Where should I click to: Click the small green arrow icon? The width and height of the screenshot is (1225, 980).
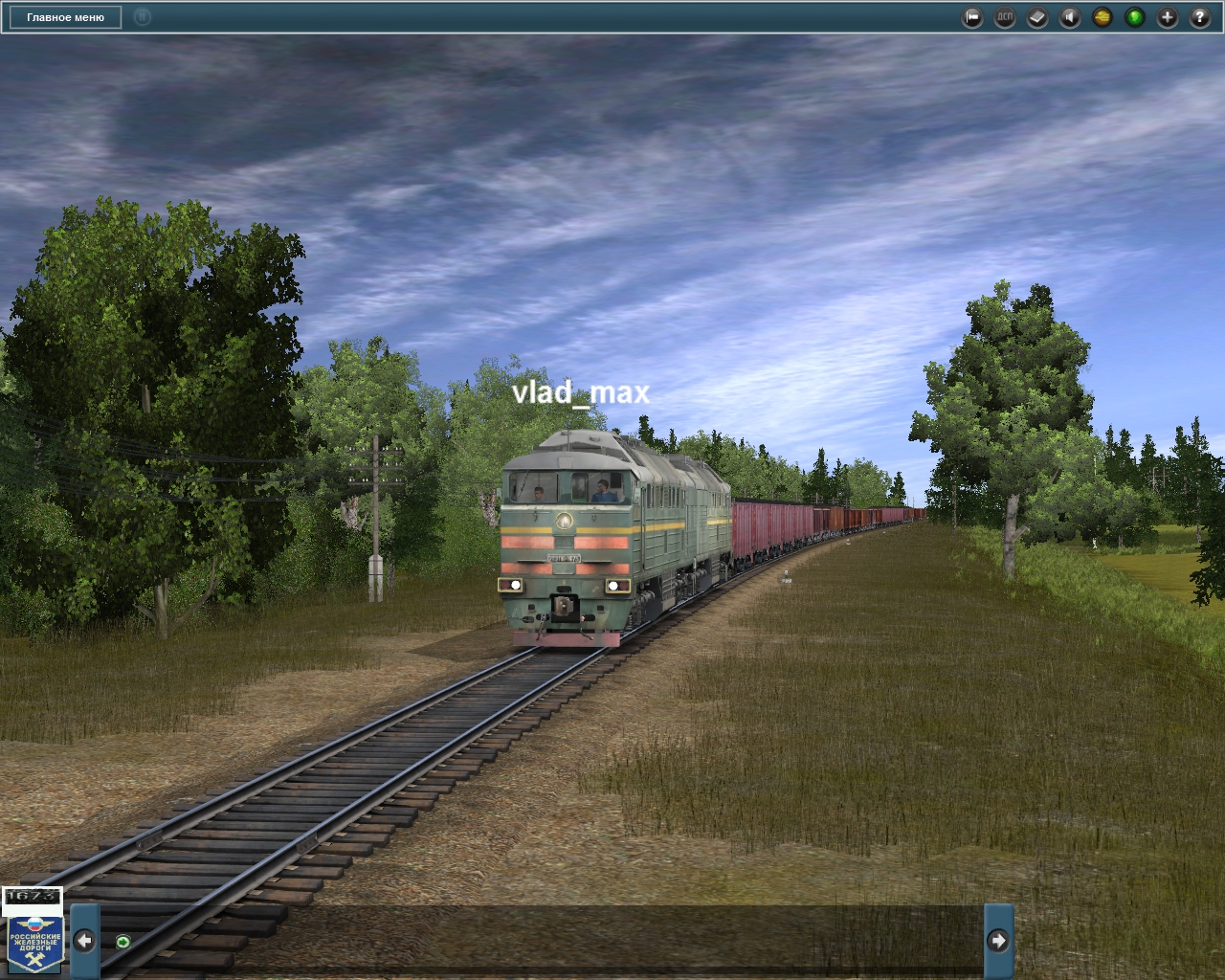(122, 942)
